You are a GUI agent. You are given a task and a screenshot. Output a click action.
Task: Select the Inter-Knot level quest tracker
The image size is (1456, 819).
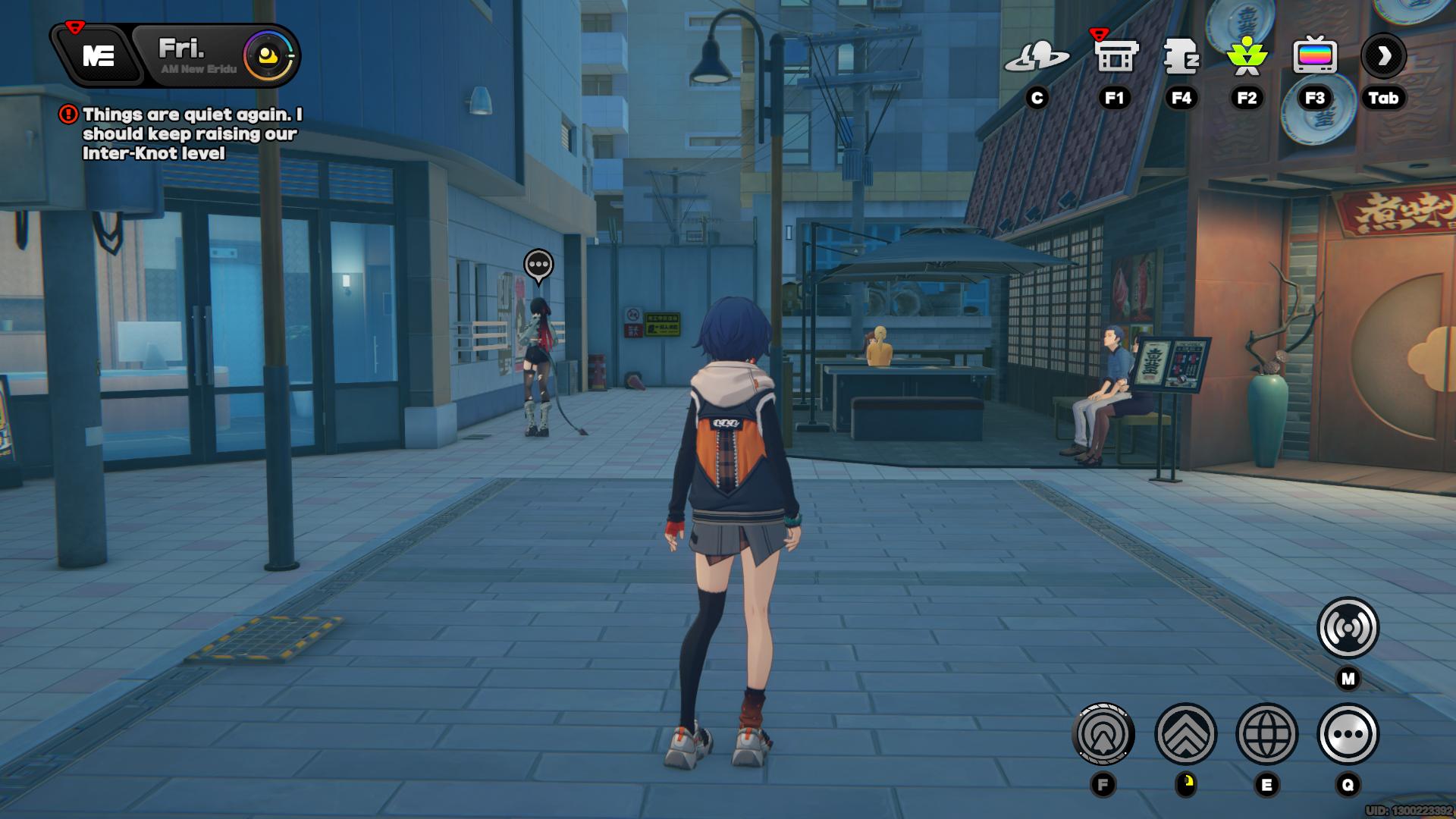click(191, 133)
